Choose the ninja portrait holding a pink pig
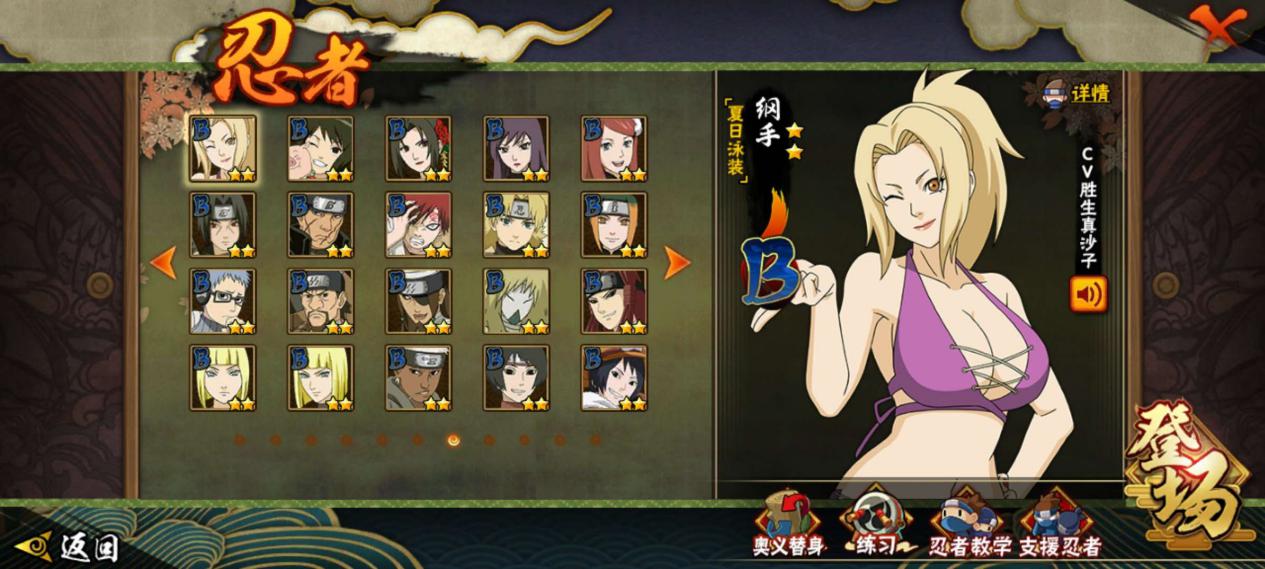The height and width of the screenshot is (569, 1265). (320, 148)
